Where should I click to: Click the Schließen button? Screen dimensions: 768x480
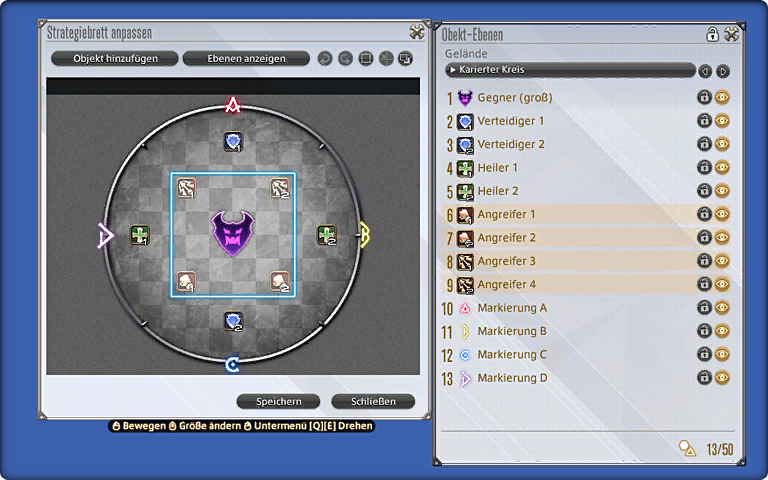[x=373, y=401]
